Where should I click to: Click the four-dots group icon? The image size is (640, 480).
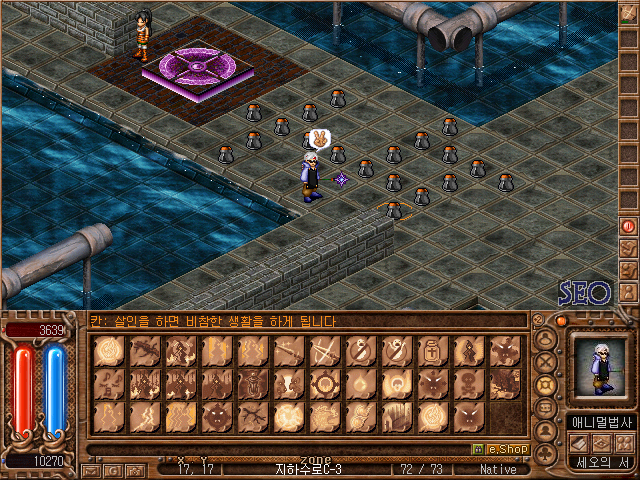point(623,443)
